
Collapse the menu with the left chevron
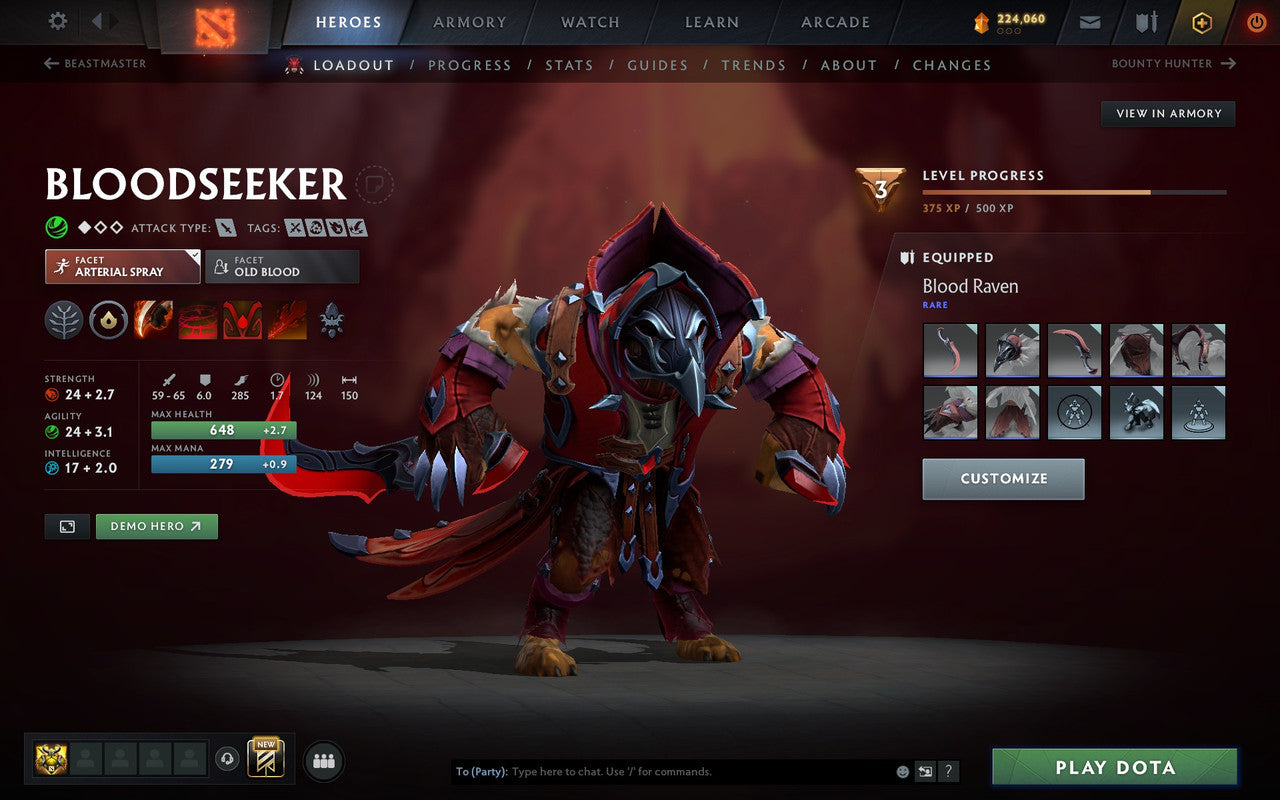[x=96, y=21]
